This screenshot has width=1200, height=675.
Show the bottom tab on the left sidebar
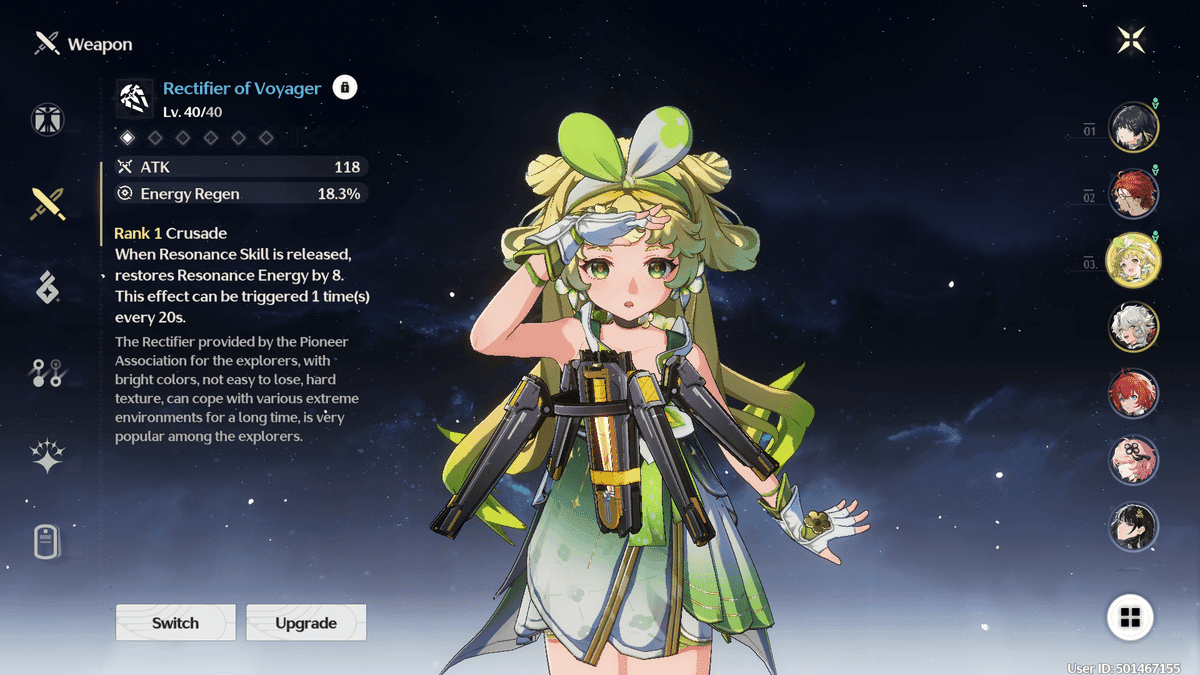click(x=47, y=543)
